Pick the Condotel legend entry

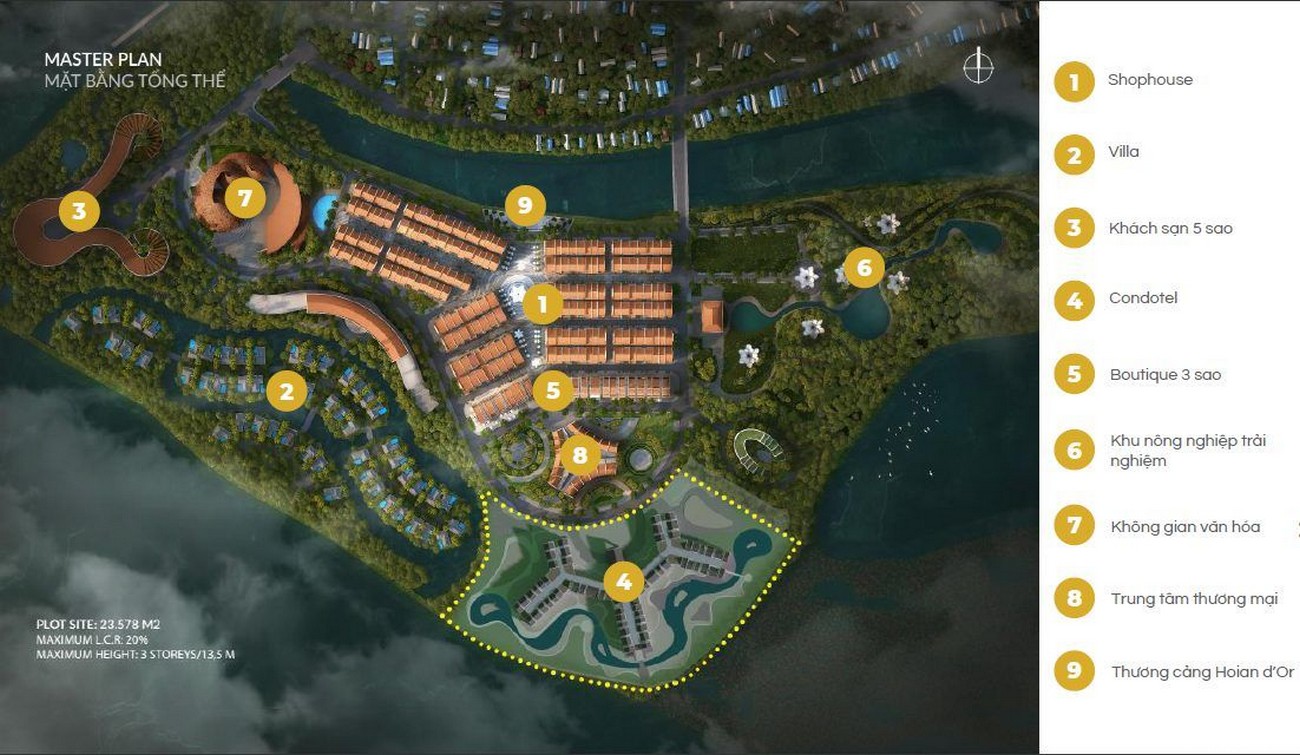pos(1143,298)
